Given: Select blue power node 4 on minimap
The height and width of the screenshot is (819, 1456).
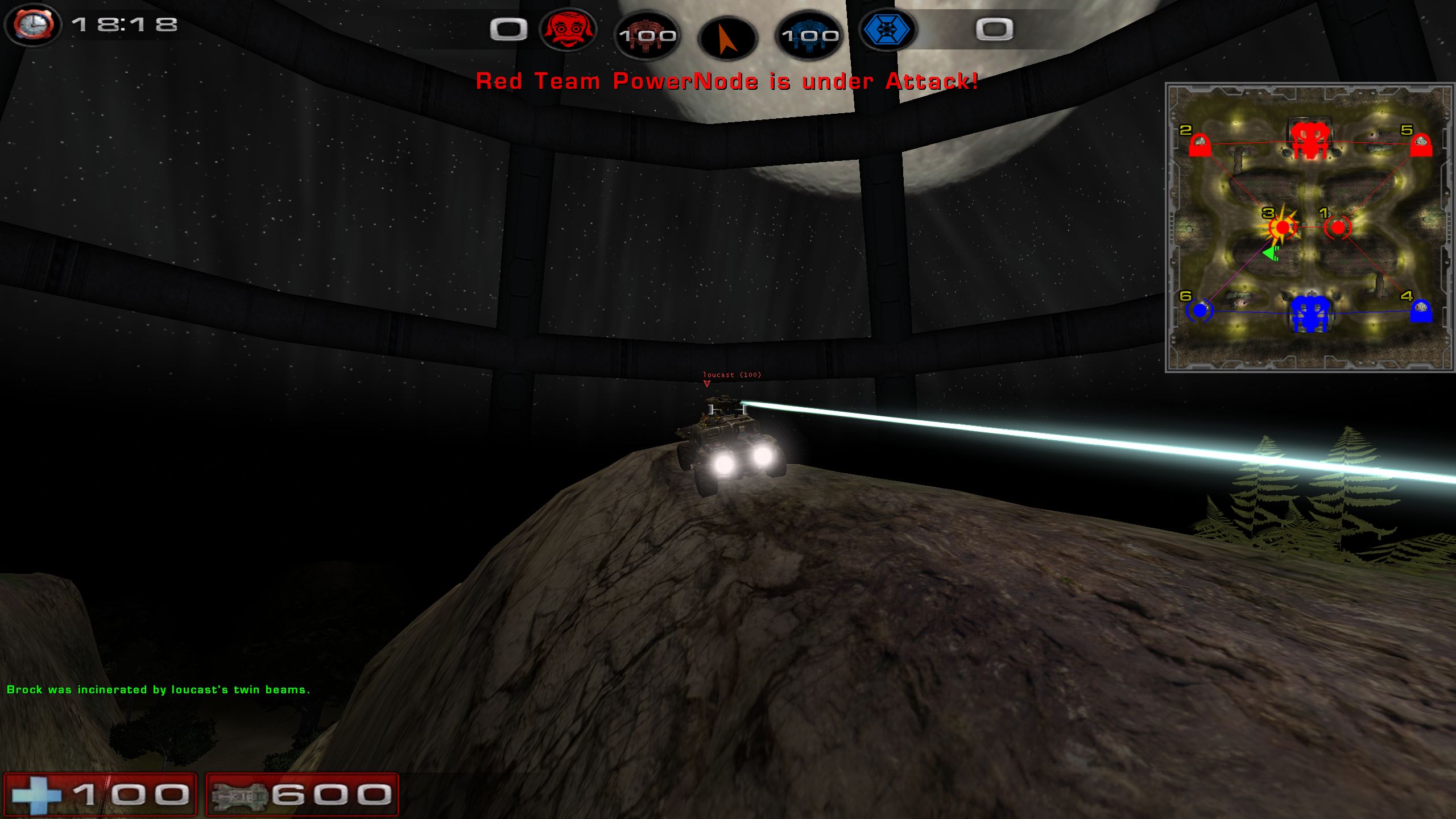Looking at the screenshot, I should click(x=1421, y=311).
